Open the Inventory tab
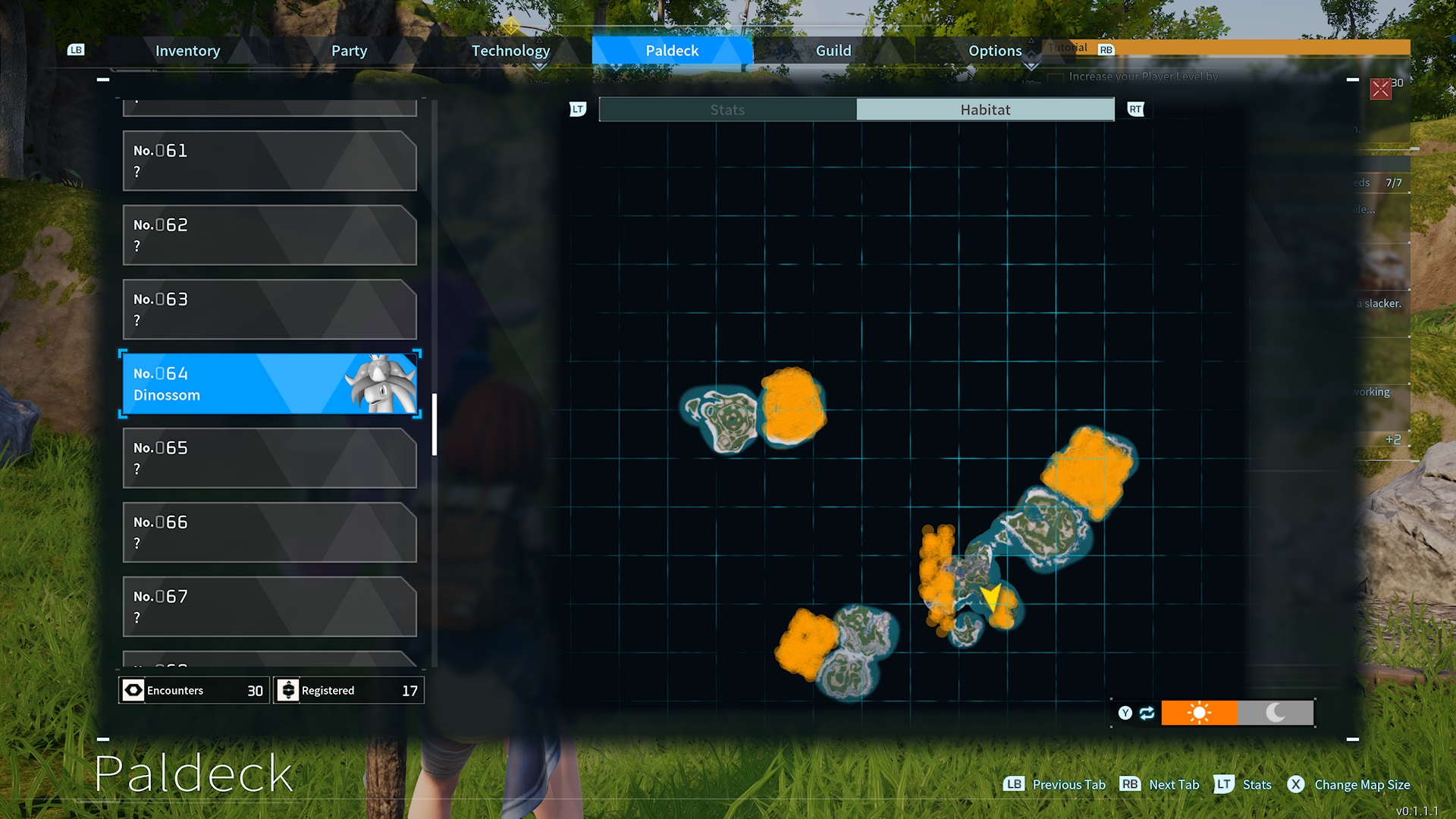The width and height of the screenshot is (1456, 819). pyautogui.click(x=187, y=51)
